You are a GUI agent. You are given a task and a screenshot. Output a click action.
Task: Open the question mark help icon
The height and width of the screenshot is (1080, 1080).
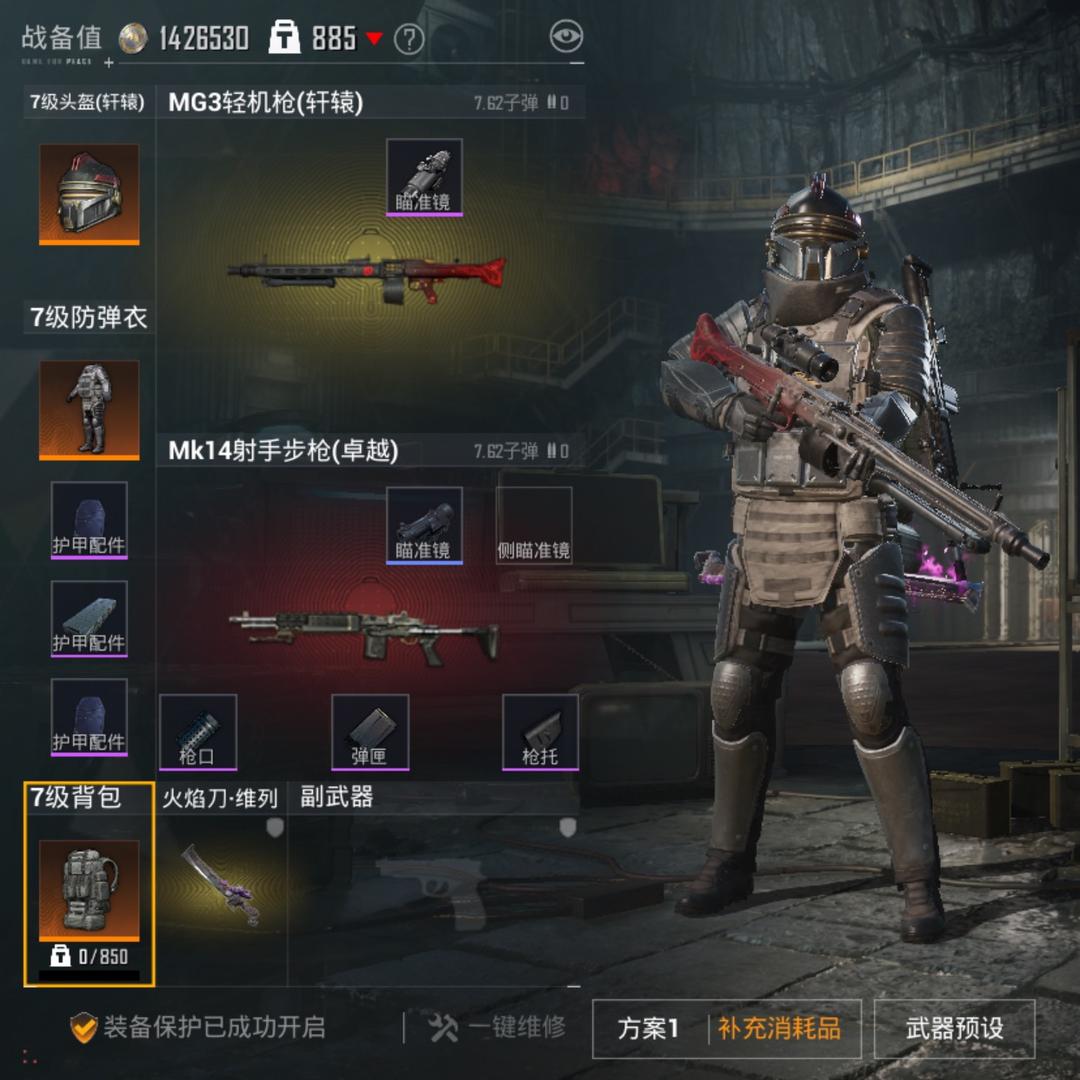pyautogui.click(x=409, y=39)
